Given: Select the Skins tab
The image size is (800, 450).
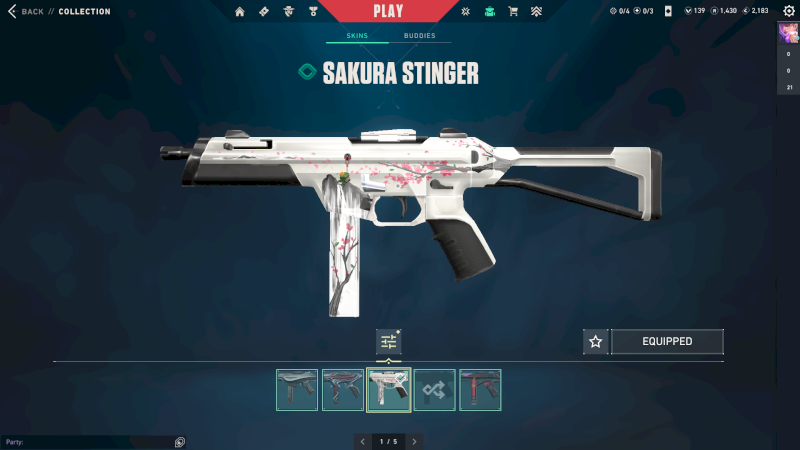Looking at the screenshot, I should [357, 36].
